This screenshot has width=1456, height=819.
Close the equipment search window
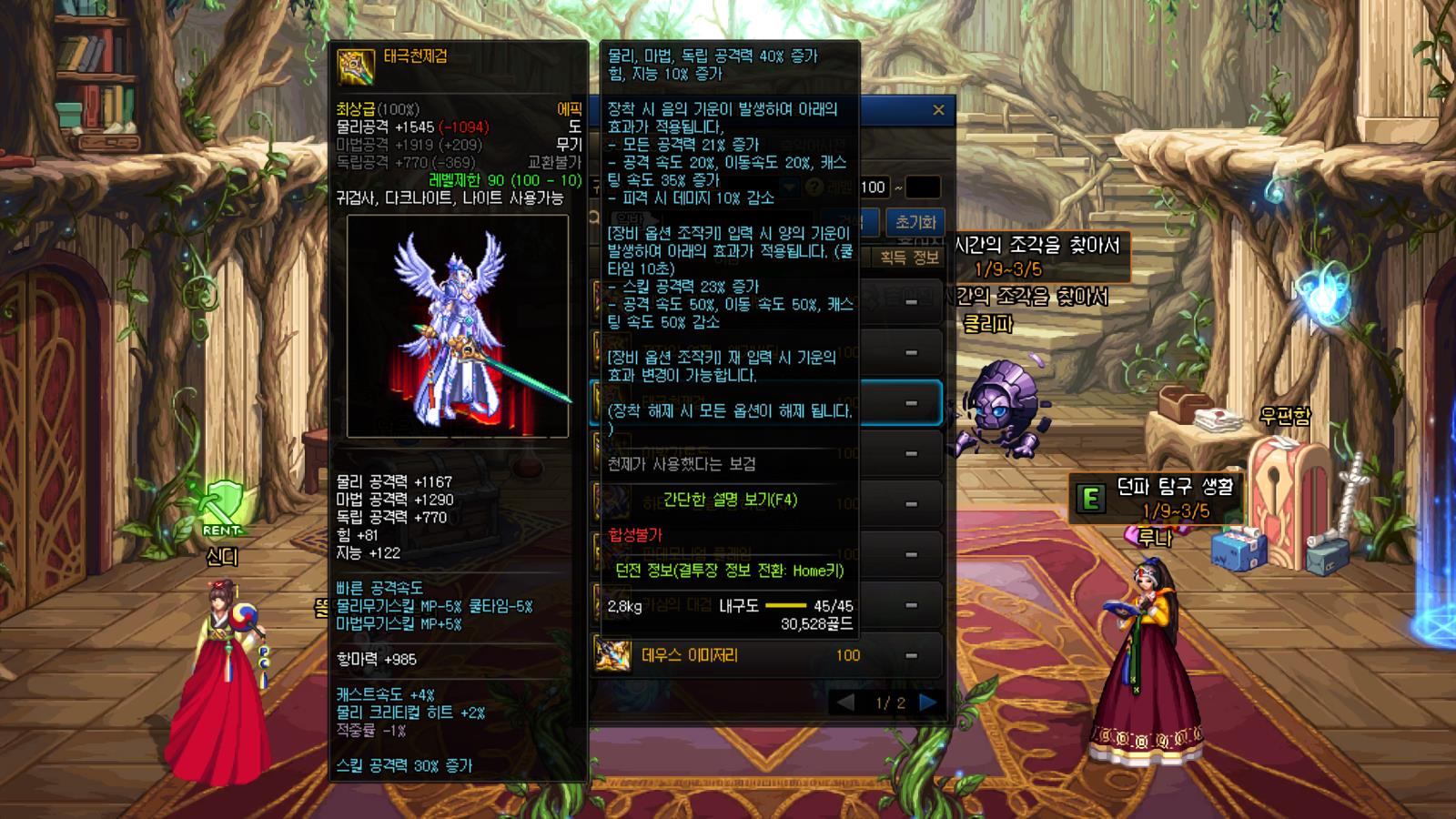[938, 110]
